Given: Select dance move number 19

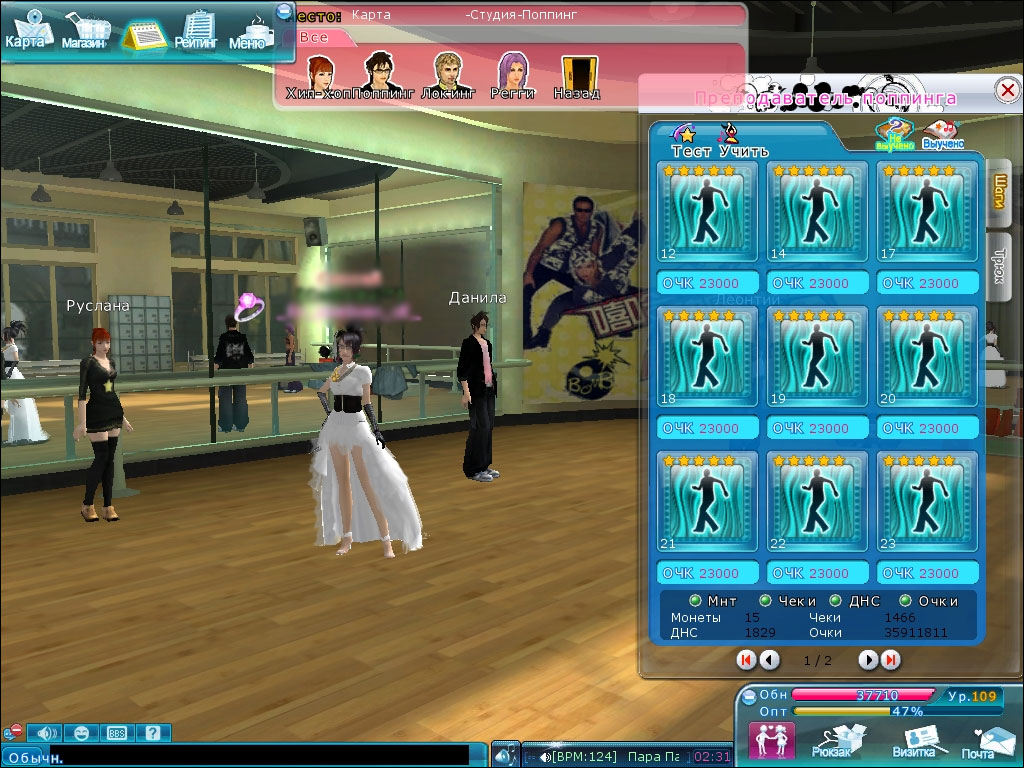Looking at the screenshot, I should (x=816, y=356).
